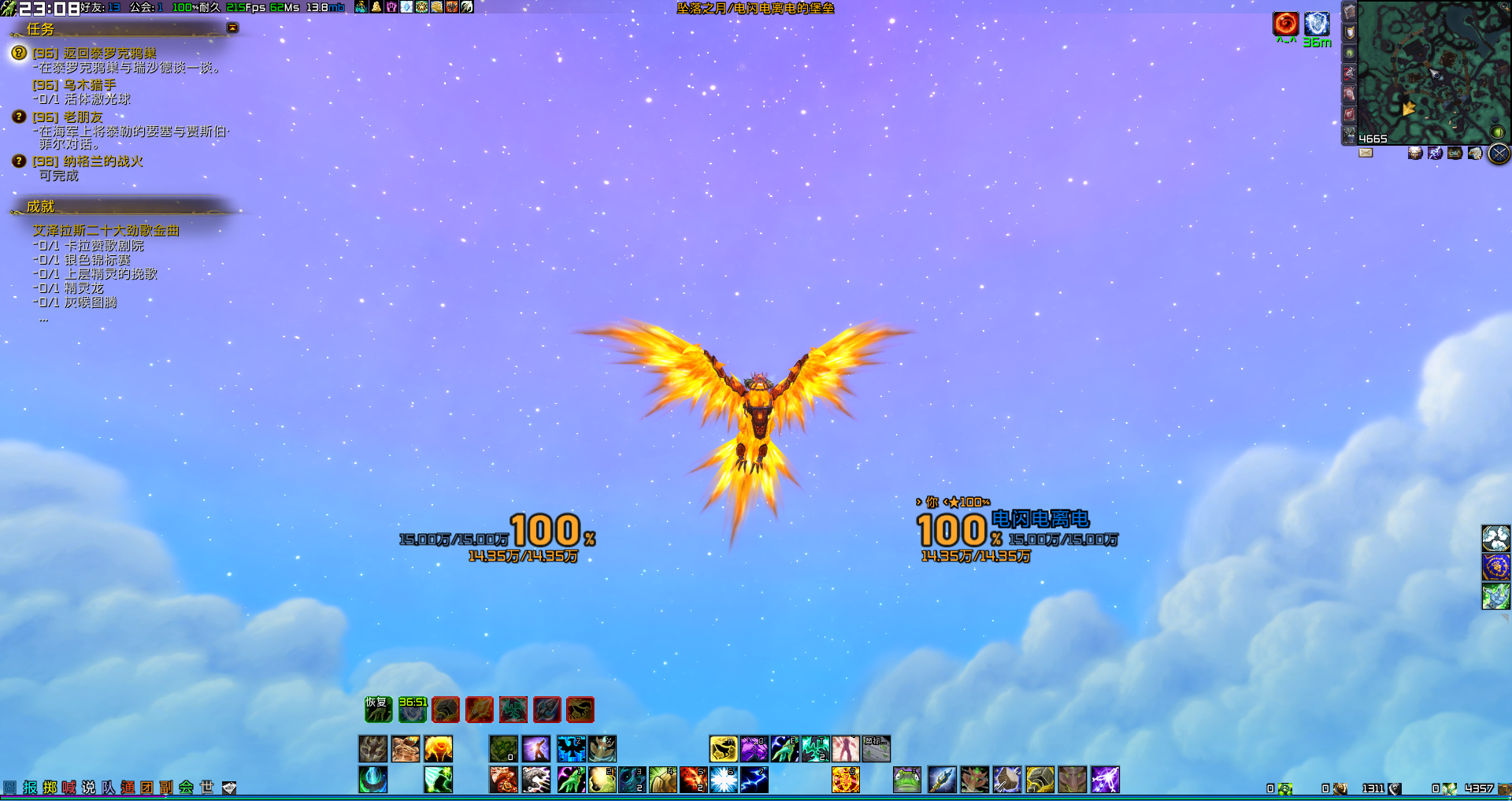Open the 报 chat channel button

[x=30, y=788]
